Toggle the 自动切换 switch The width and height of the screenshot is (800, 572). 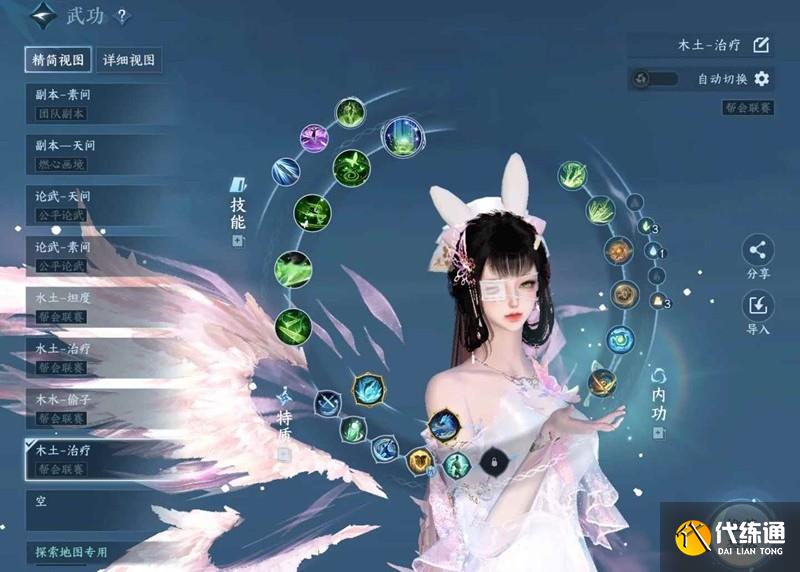pyautogui.click(x=656, y=78)
